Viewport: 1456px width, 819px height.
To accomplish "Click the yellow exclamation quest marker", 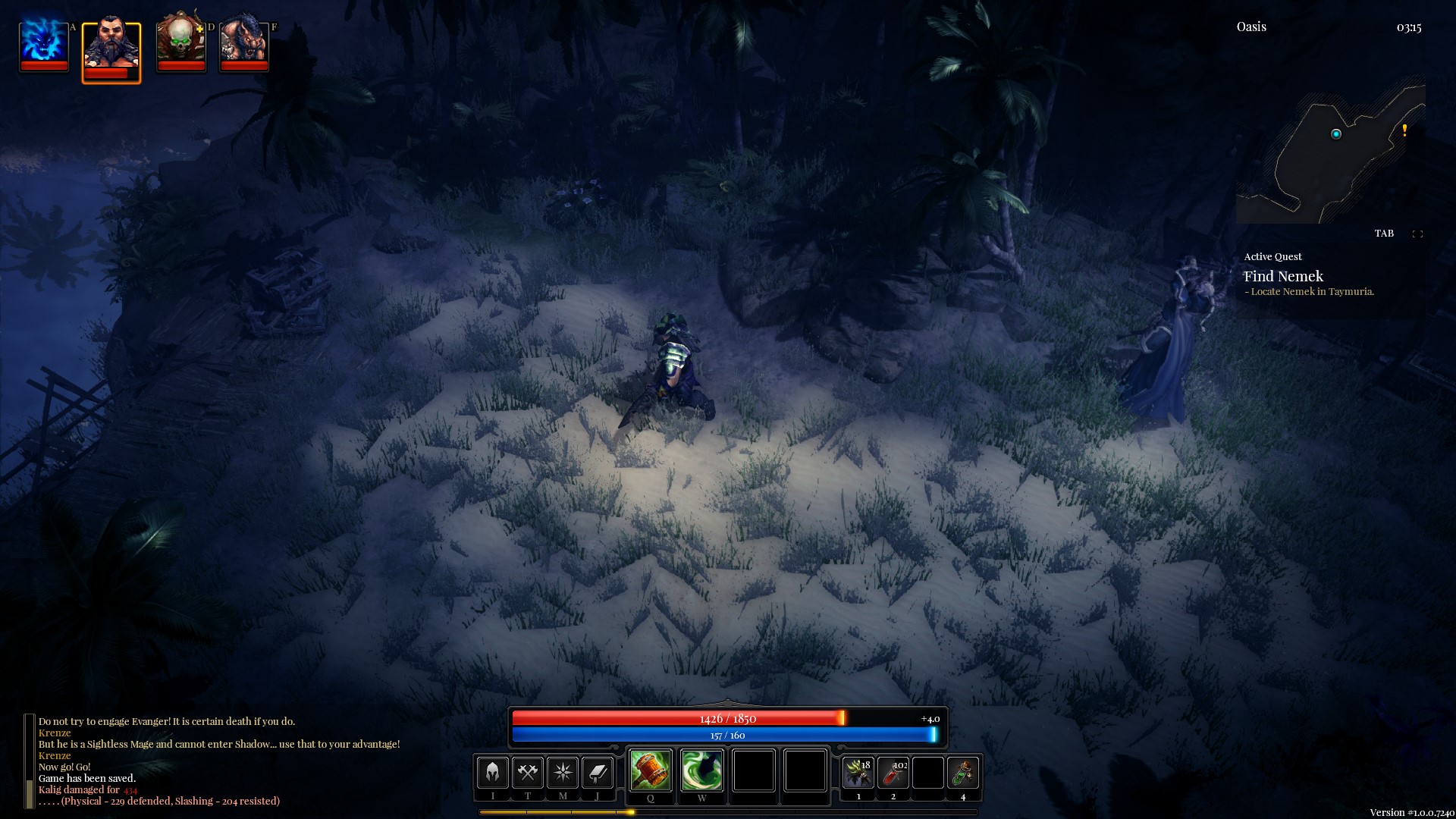I will click(x=1404, y=130).
